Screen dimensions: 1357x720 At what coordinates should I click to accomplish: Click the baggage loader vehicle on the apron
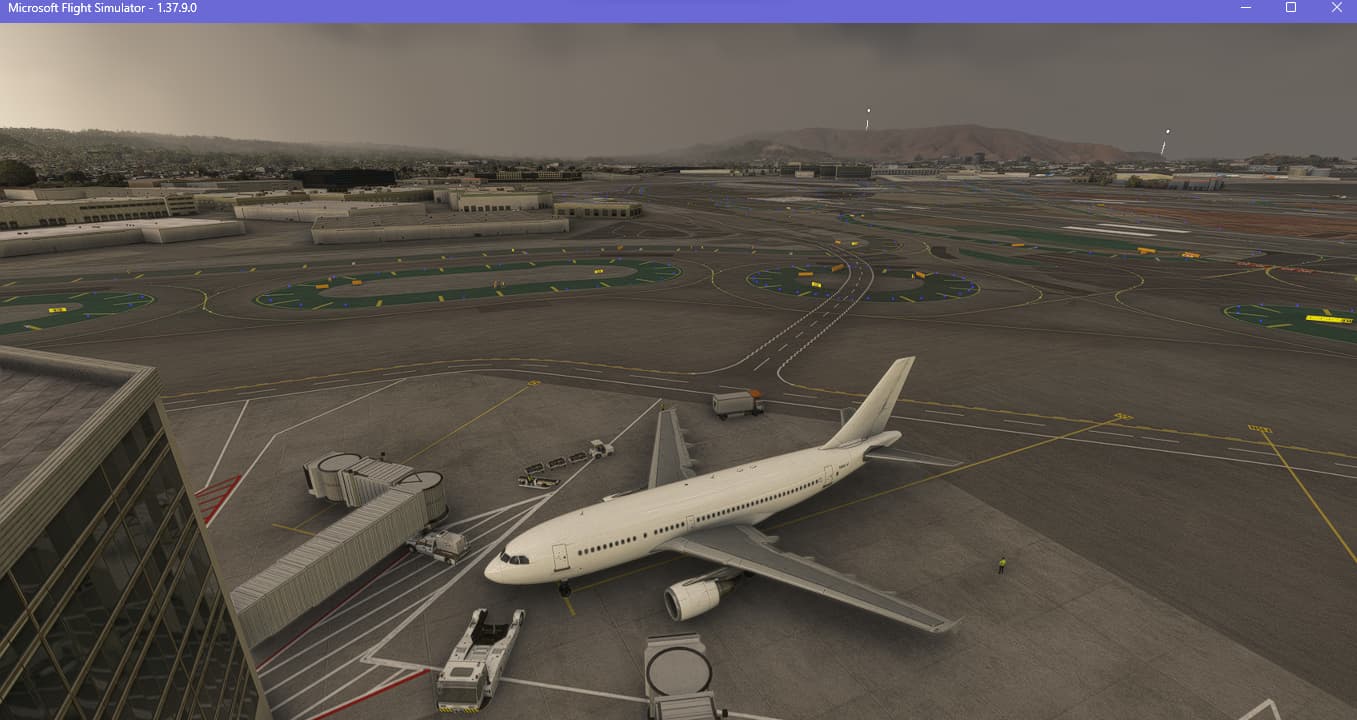599,448
